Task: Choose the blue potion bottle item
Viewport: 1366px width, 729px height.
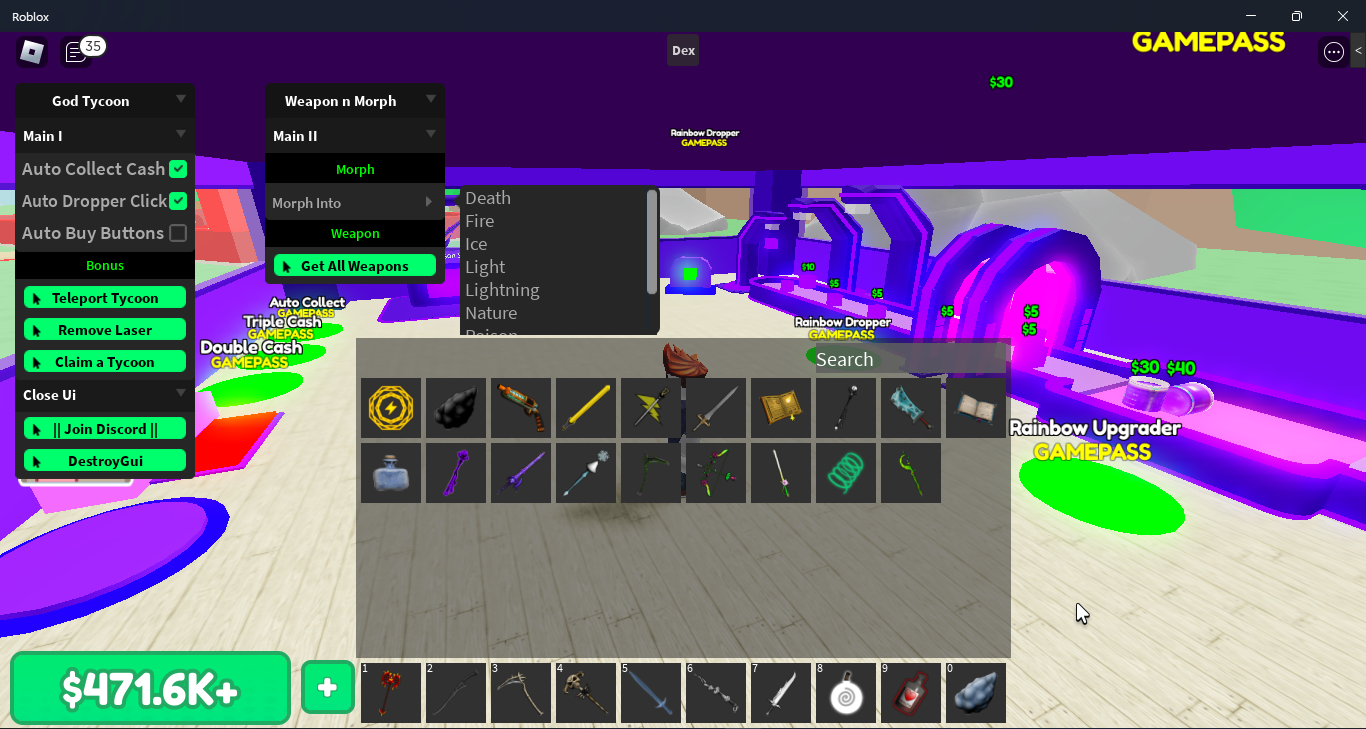Action: point(391,472)
